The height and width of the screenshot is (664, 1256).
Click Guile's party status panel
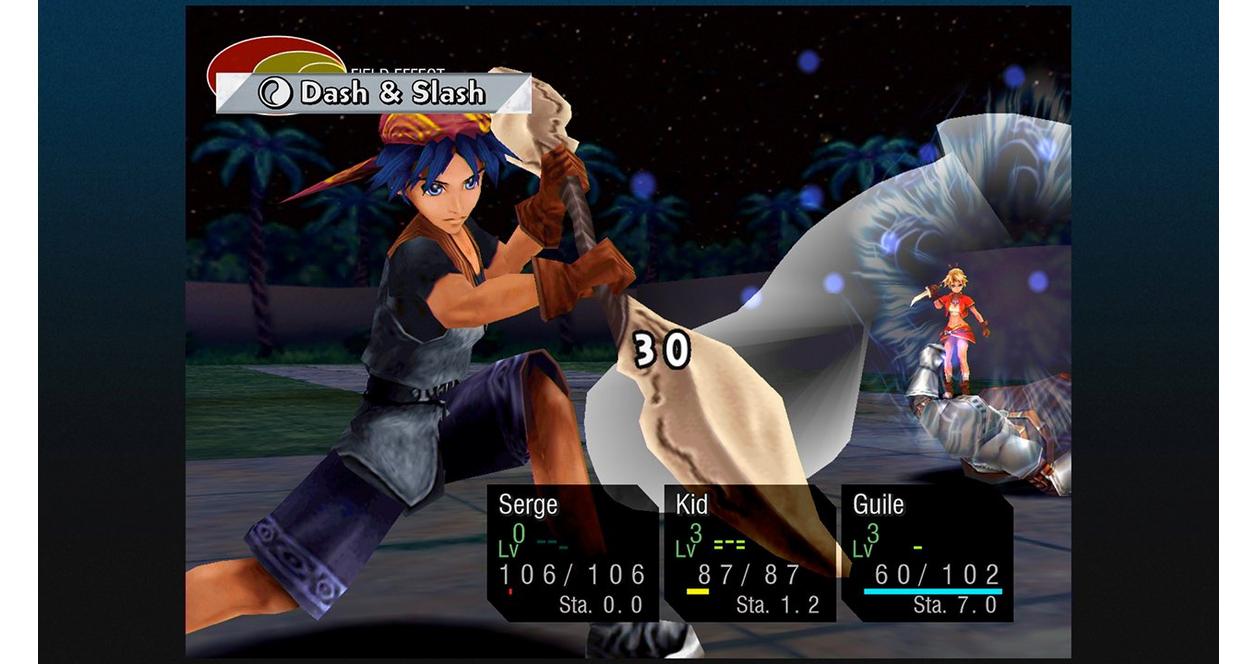point(926,553)
